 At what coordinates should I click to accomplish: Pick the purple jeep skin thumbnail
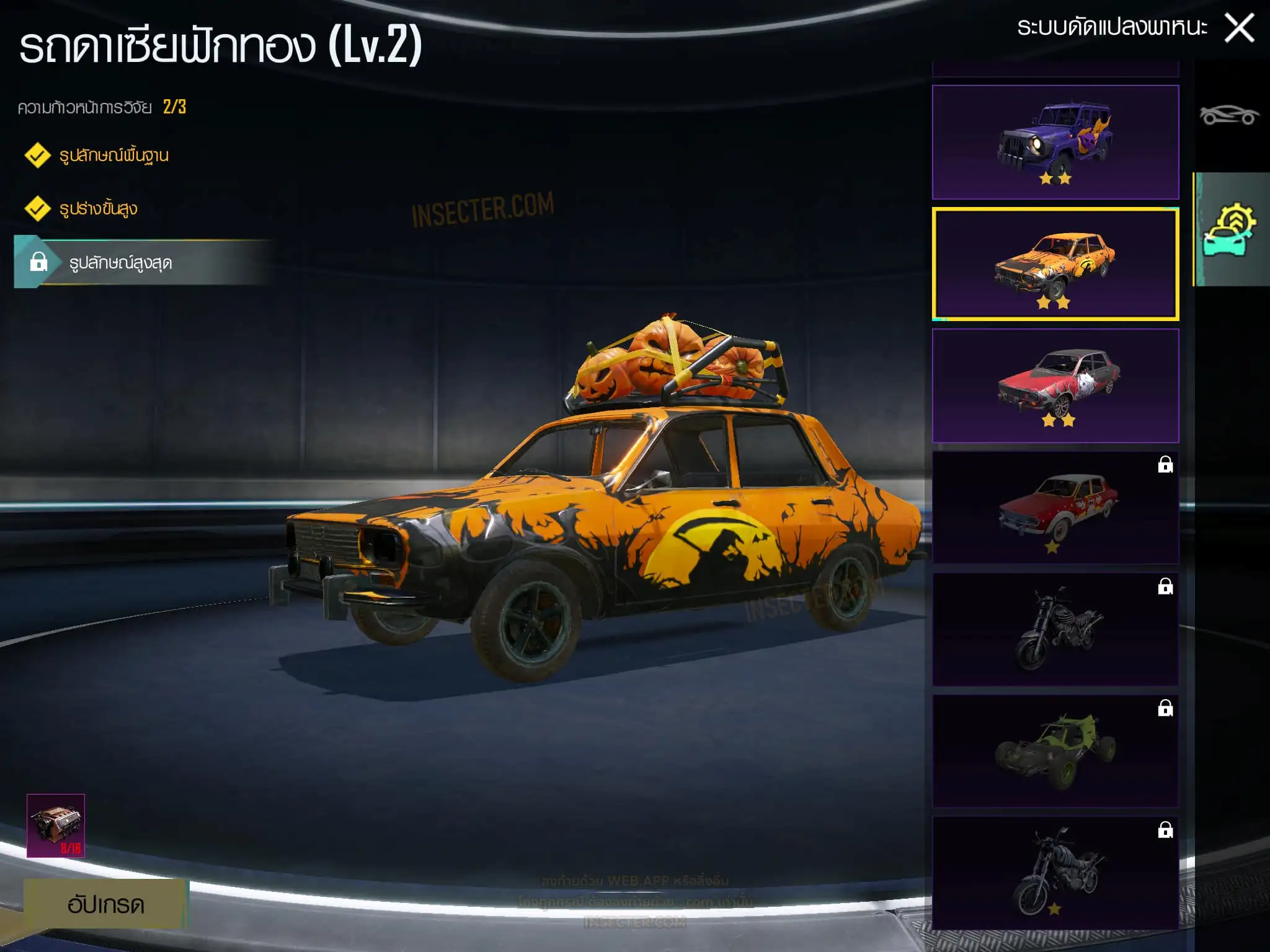[1055, 142]
